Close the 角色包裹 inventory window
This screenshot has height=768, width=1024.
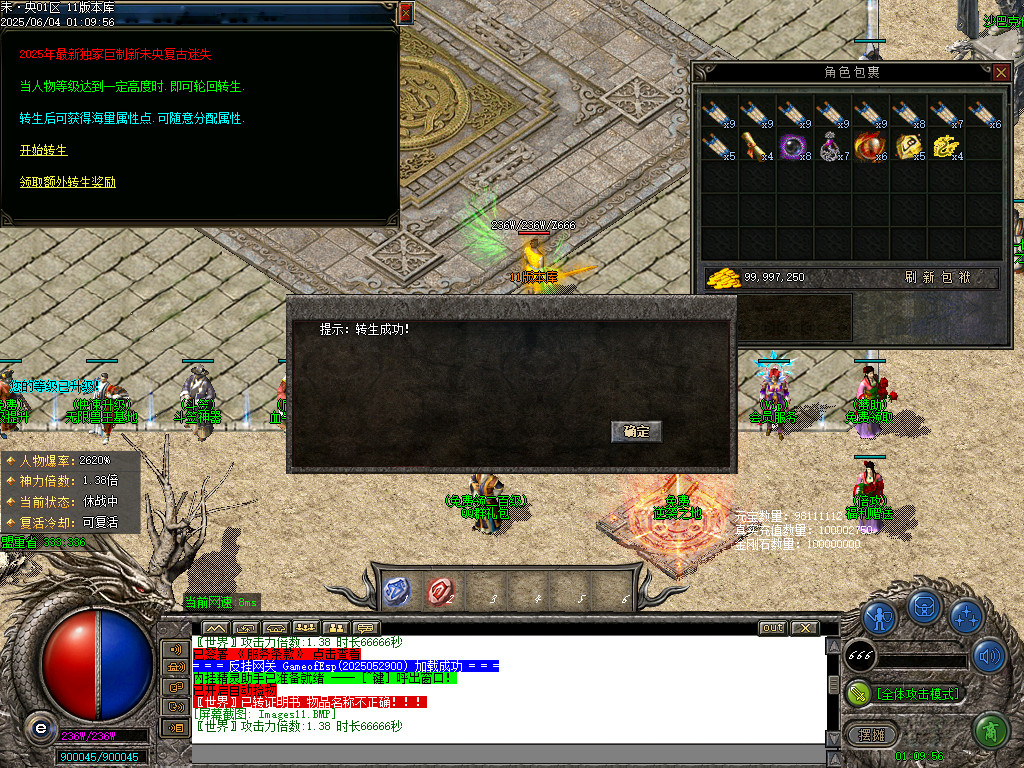coord(1000,72)
